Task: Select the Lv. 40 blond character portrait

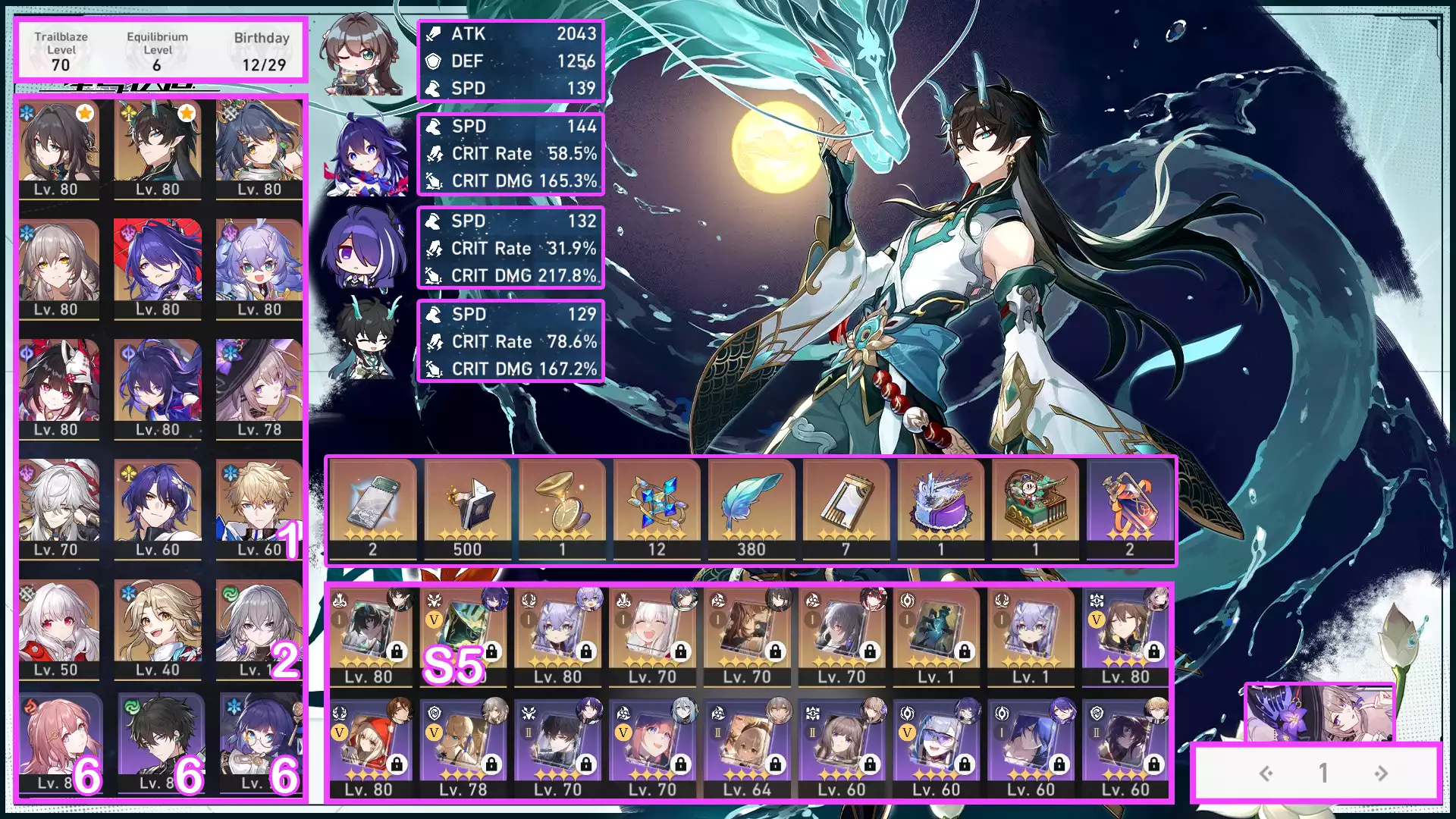Action: (158, 628)
